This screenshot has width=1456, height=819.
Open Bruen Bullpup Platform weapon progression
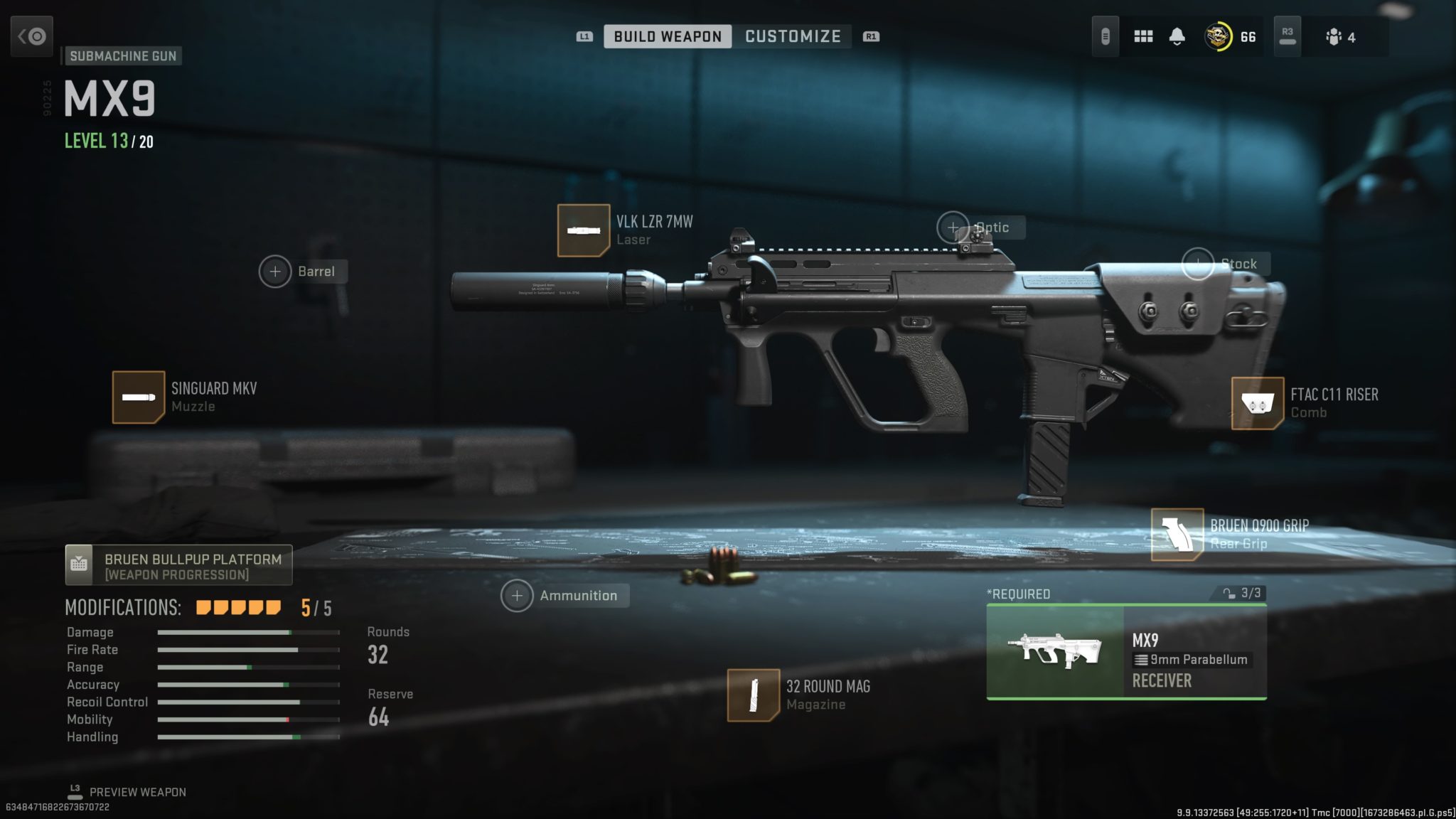[178, 565]
